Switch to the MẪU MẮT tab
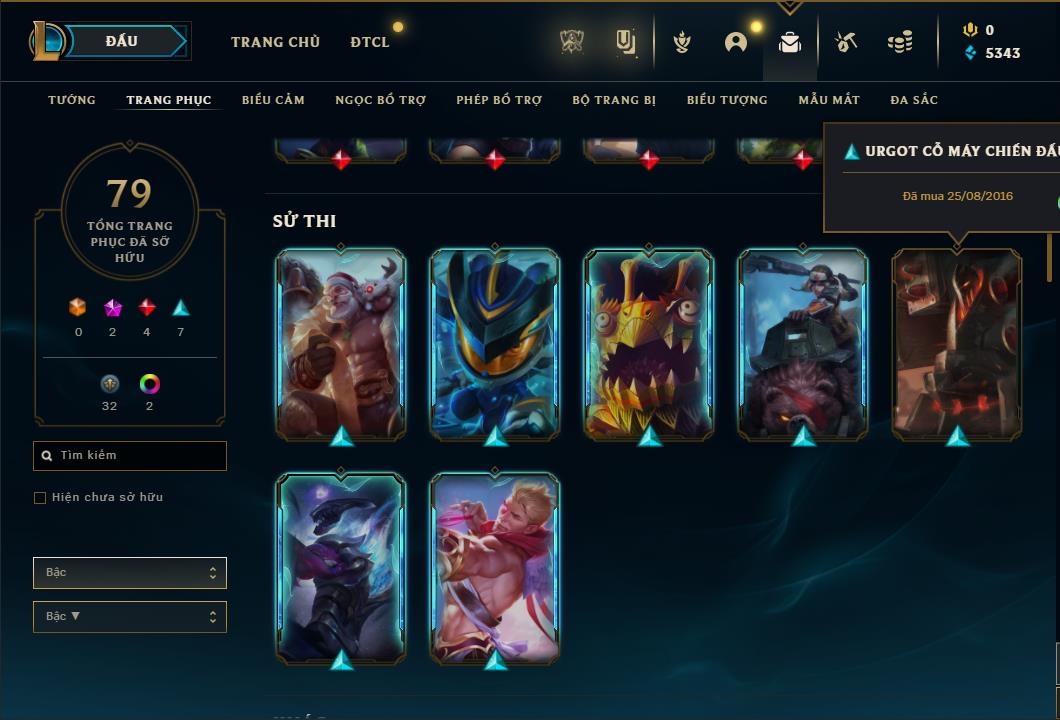 point(829,100)
